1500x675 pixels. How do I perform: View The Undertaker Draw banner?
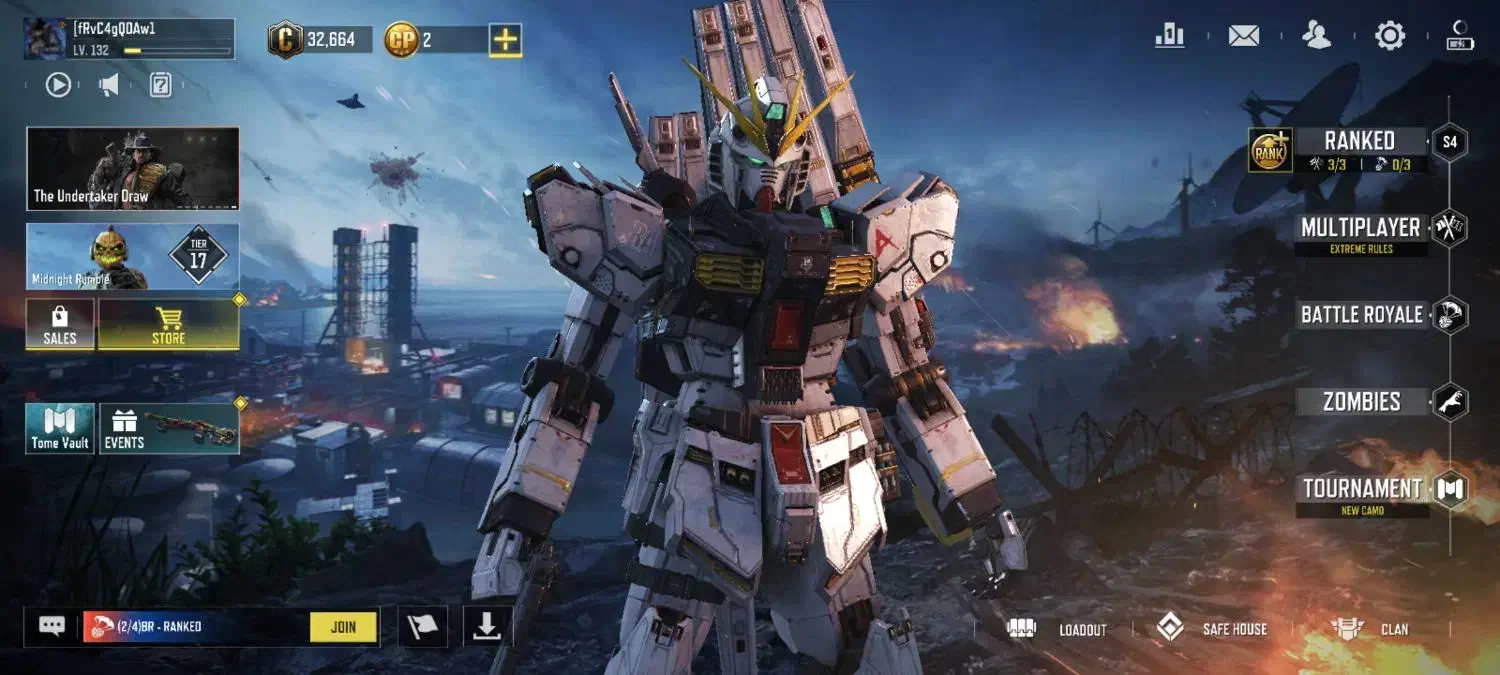click(x=133, y=168)
